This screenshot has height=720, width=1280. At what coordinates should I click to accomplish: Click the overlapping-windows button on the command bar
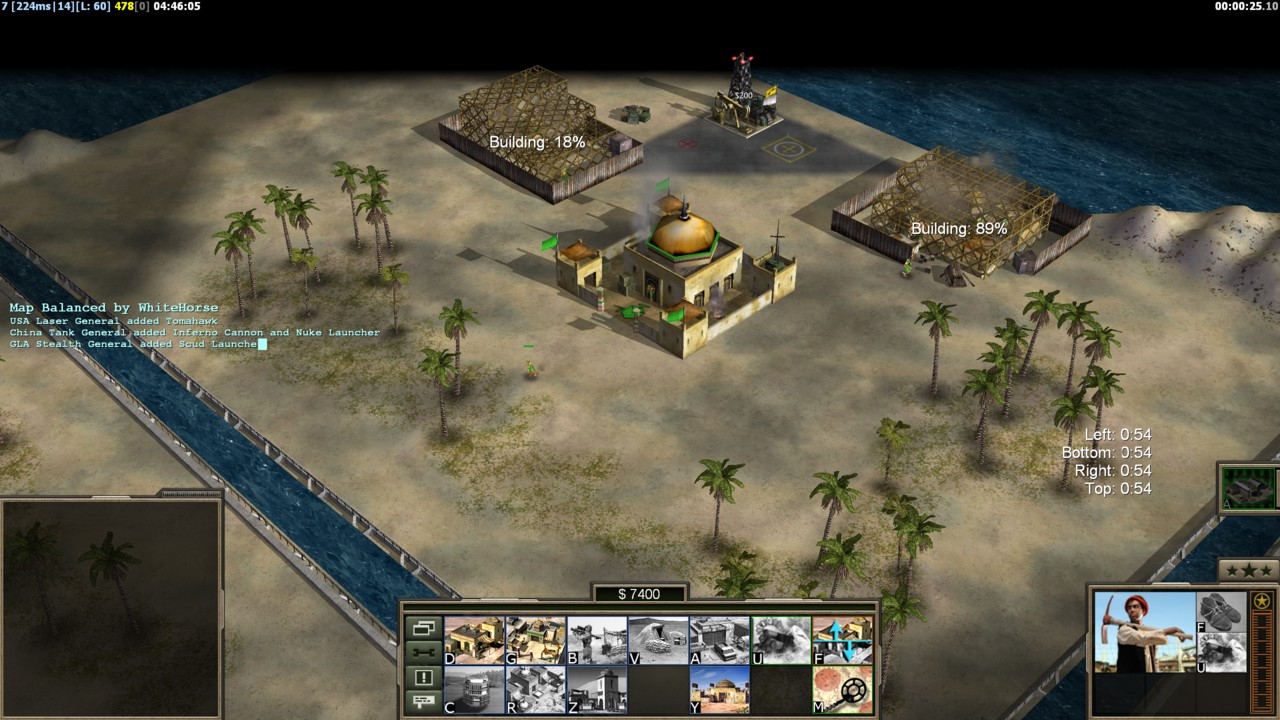[x=423, y=629]
